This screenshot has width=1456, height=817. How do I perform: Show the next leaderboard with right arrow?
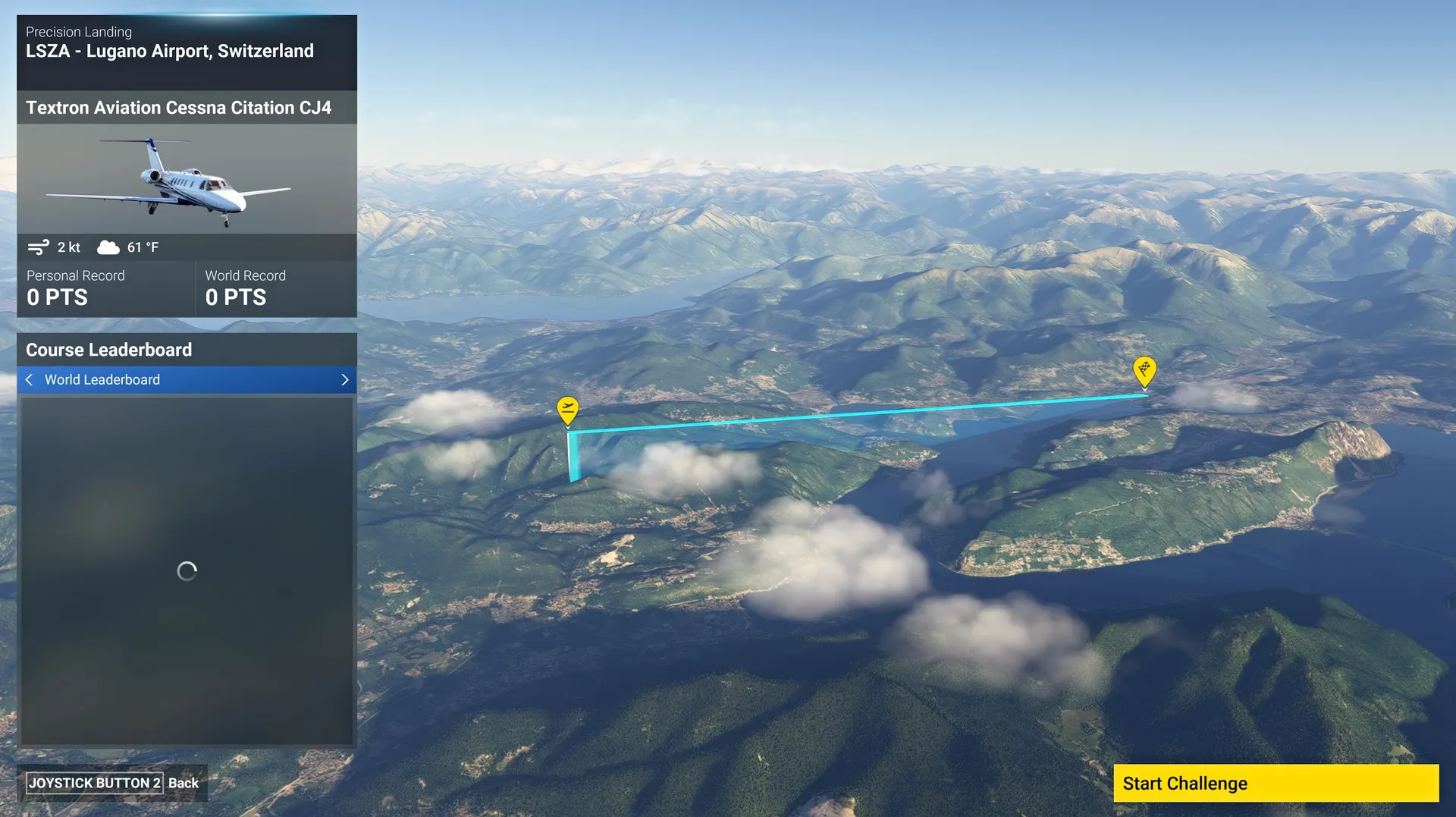coord(345,379)
